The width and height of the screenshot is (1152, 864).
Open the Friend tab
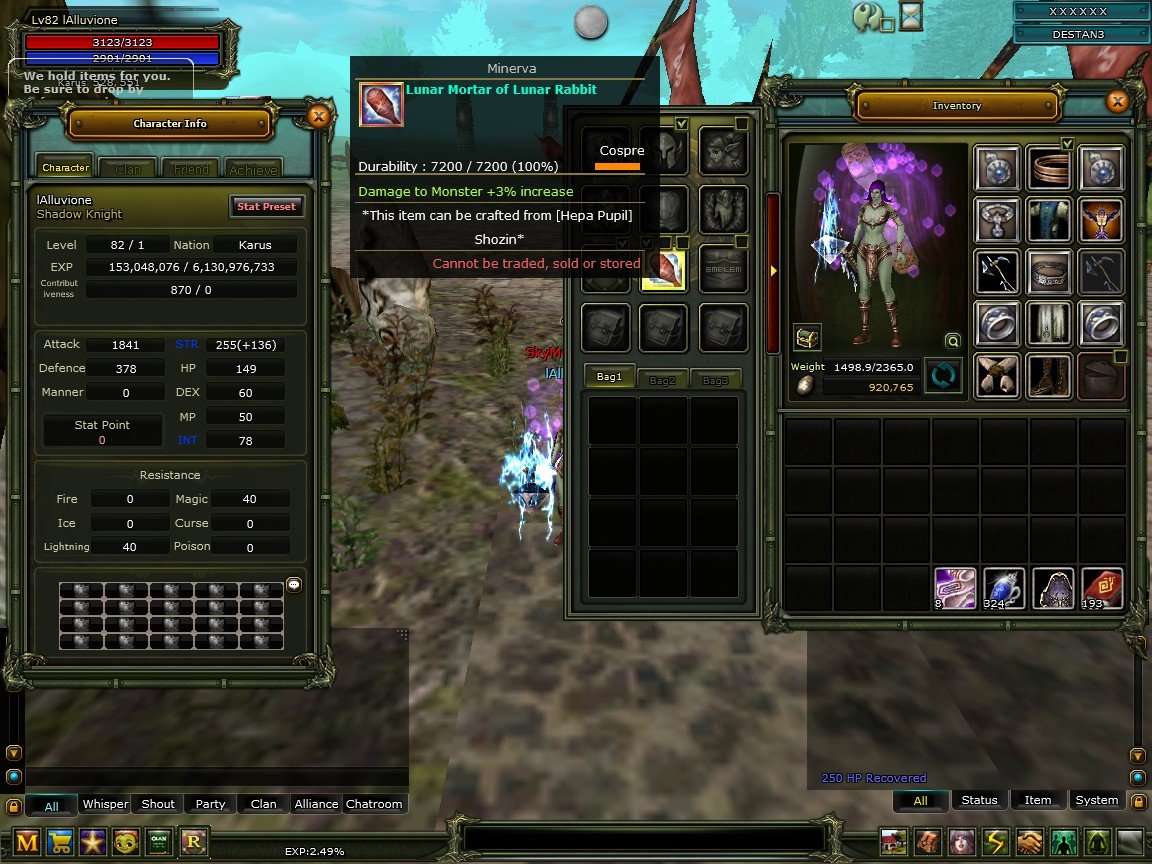tap(191, 169)
